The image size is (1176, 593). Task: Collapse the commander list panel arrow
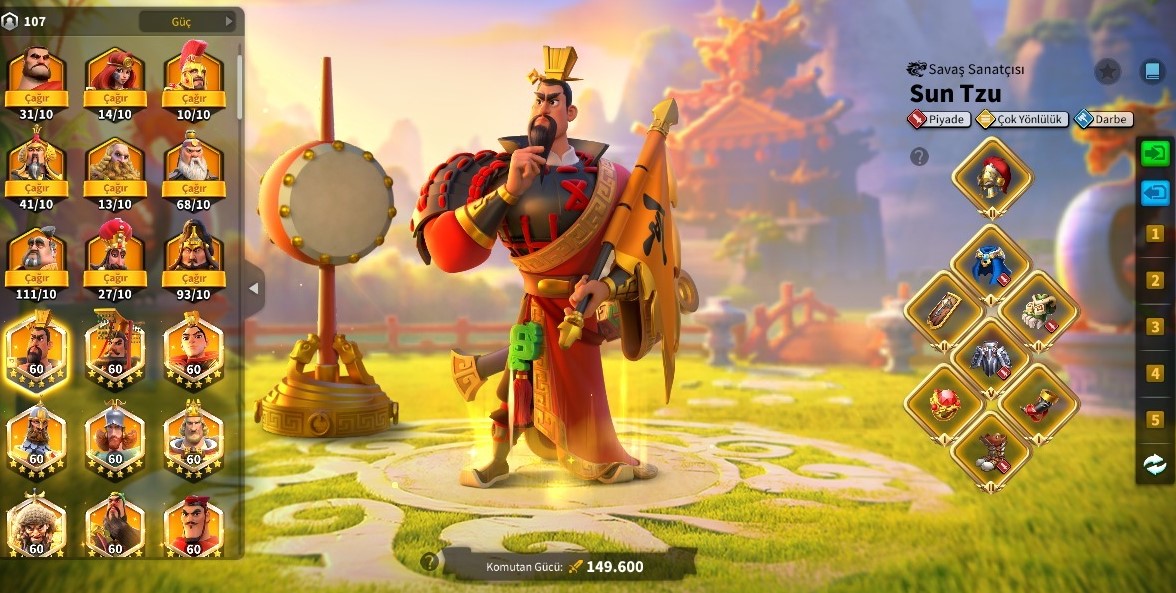pyautogui.click(x=254, y=288)
